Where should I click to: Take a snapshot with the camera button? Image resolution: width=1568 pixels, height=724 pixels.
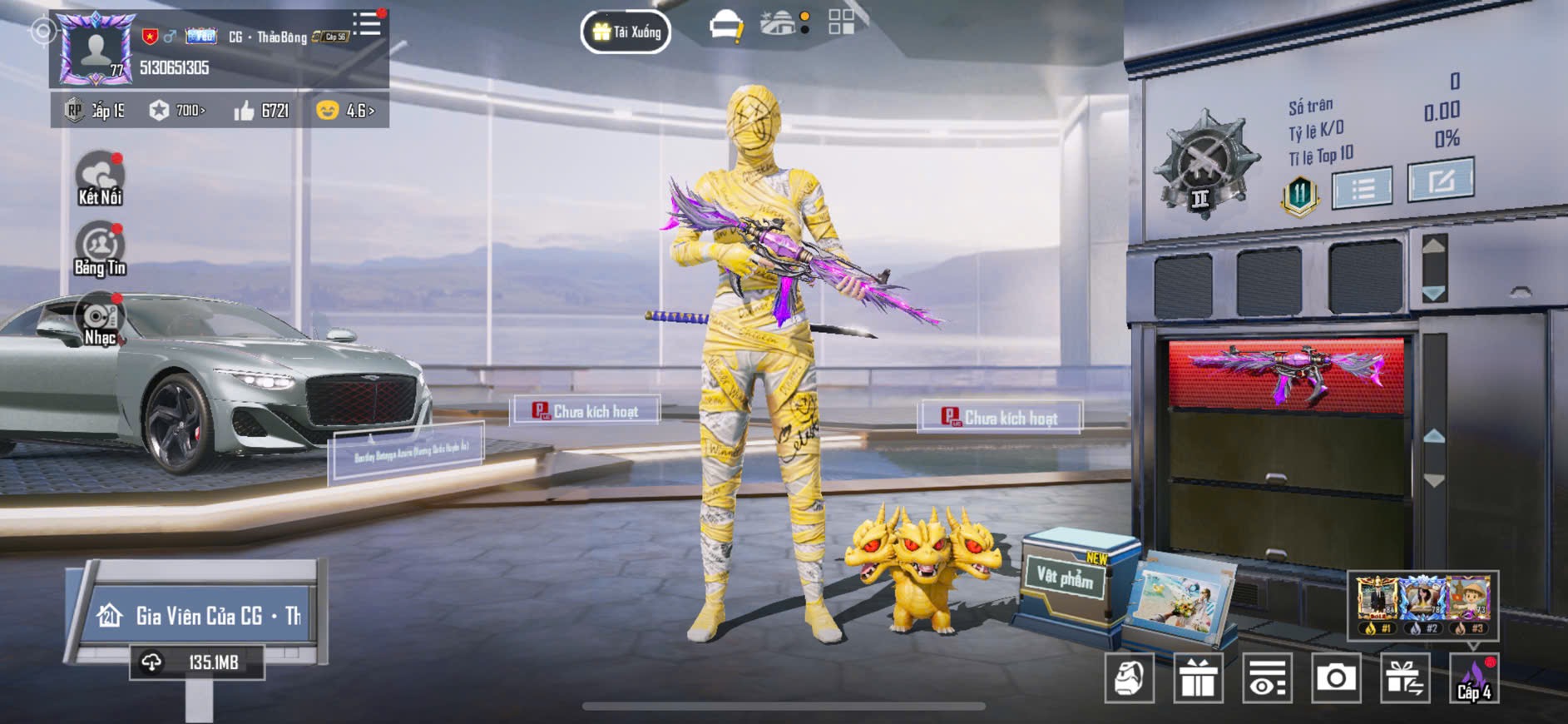tap(1336, 678)
